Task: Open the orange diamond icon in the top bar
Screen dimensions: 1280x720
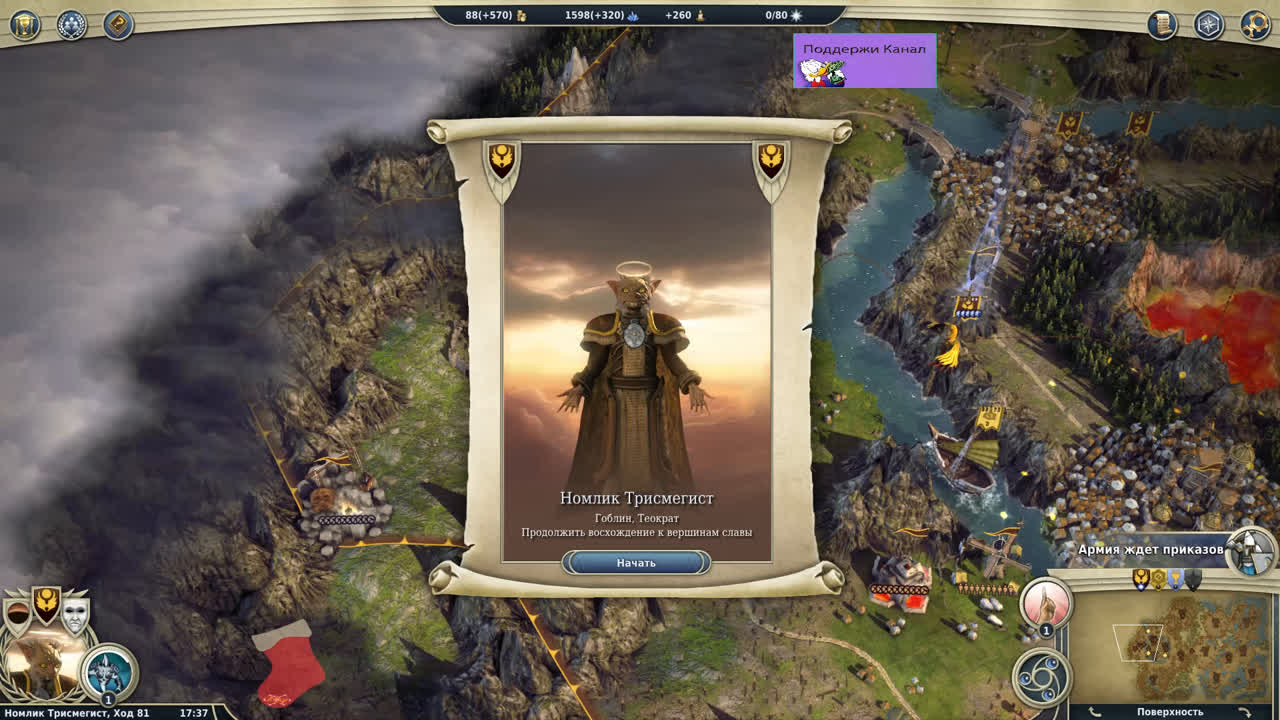Action: [118, 25]
